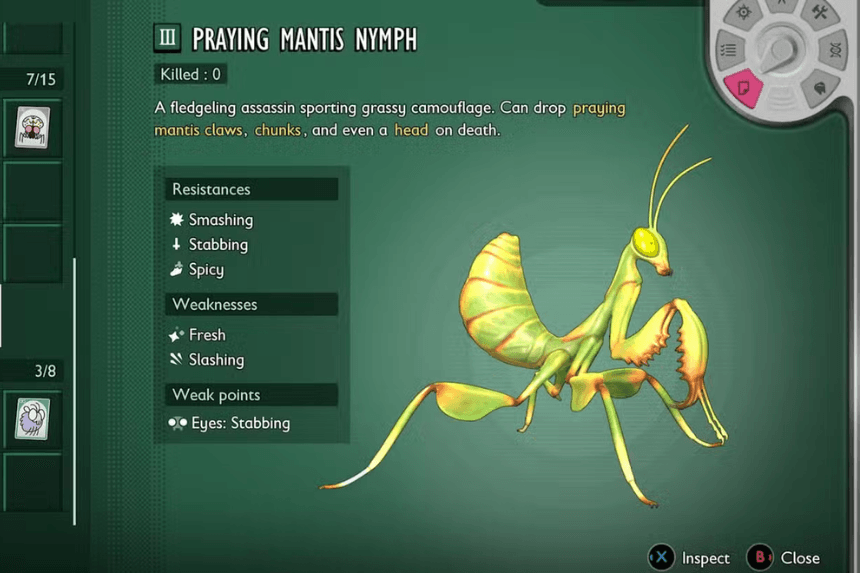The image size is (860, 573).
Task: Switch to the crafting tools tab
Action: [x=822, y=13]
